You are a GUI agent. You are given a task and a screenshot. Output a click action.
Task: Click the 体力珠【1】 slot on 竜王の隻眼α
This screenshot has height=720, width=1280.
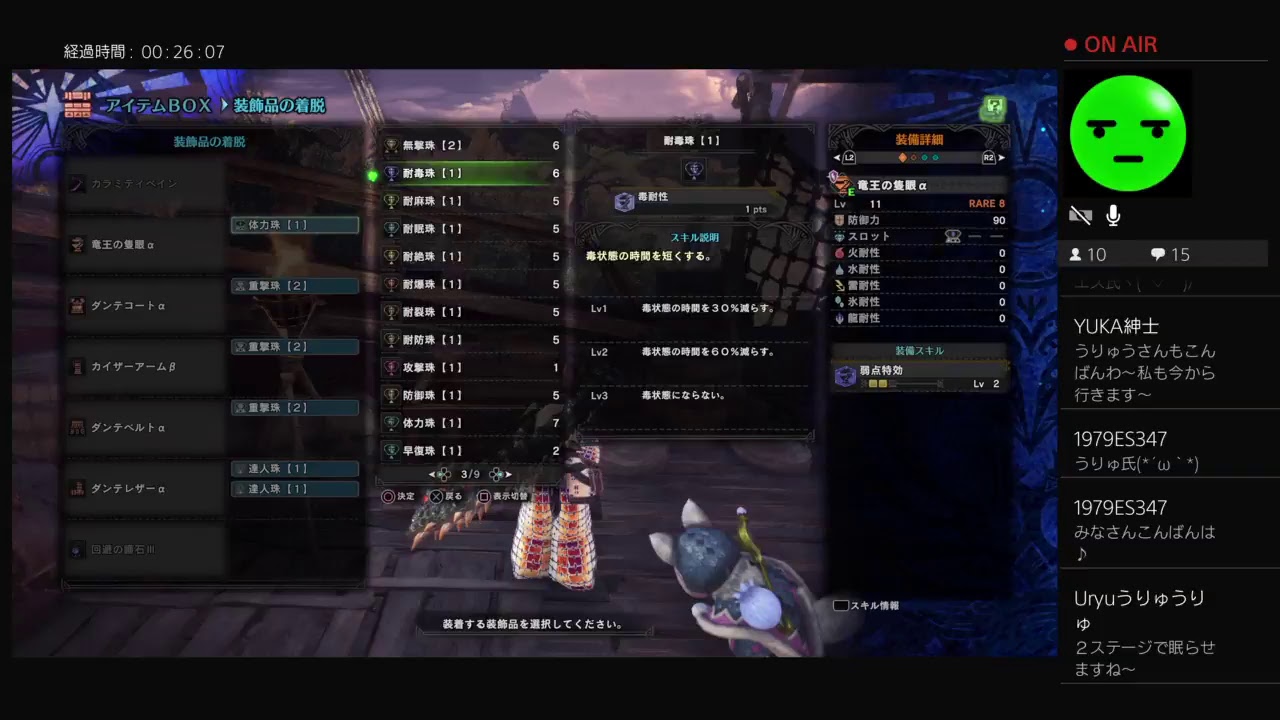(295, 225)
